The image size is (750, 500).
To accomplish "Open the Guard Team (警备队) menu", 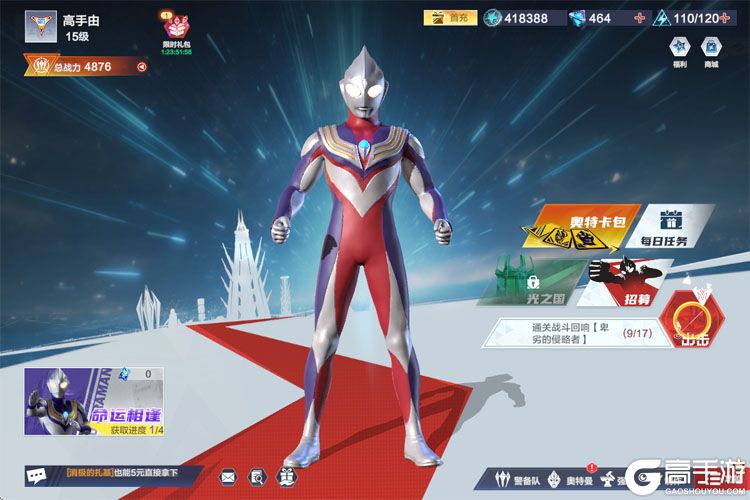I will pos(521,478).
